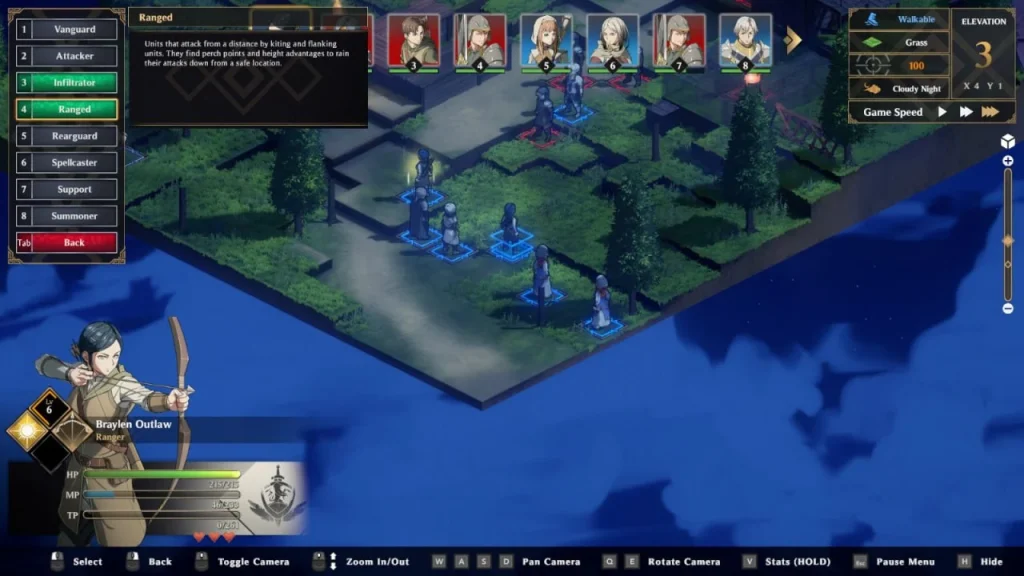Choose the Attacker category
Viewport: 1024px width, 576px height.
tap(74, 56)
